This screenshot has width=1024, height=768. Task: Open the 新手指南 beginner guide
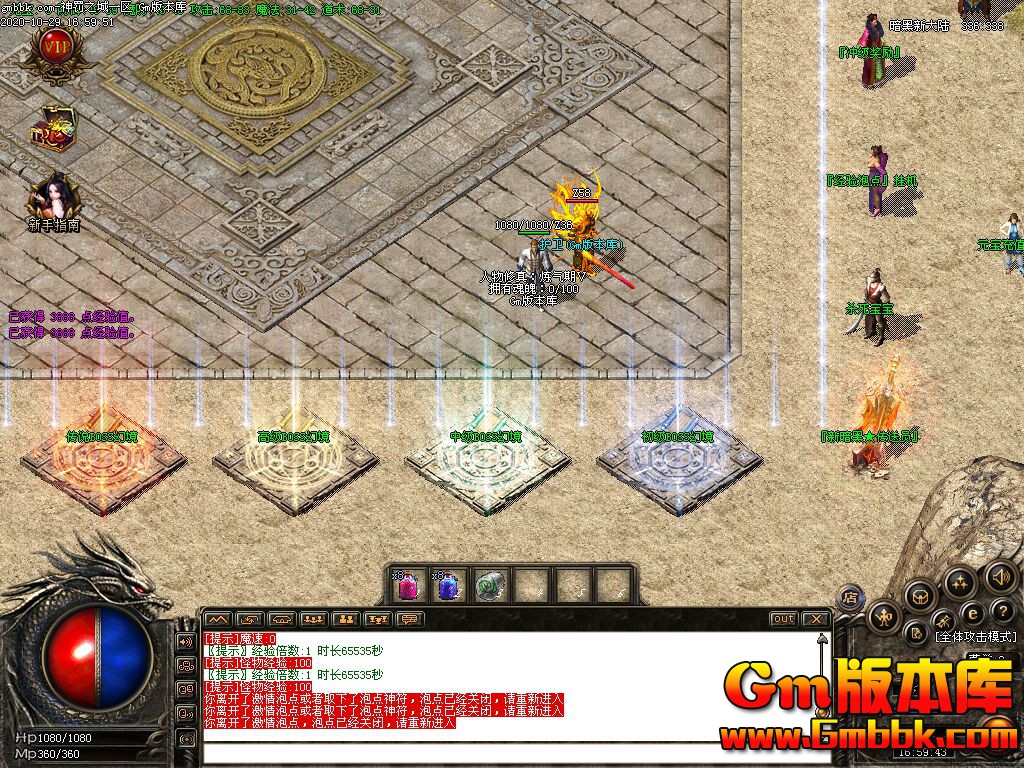pos(54,198)
